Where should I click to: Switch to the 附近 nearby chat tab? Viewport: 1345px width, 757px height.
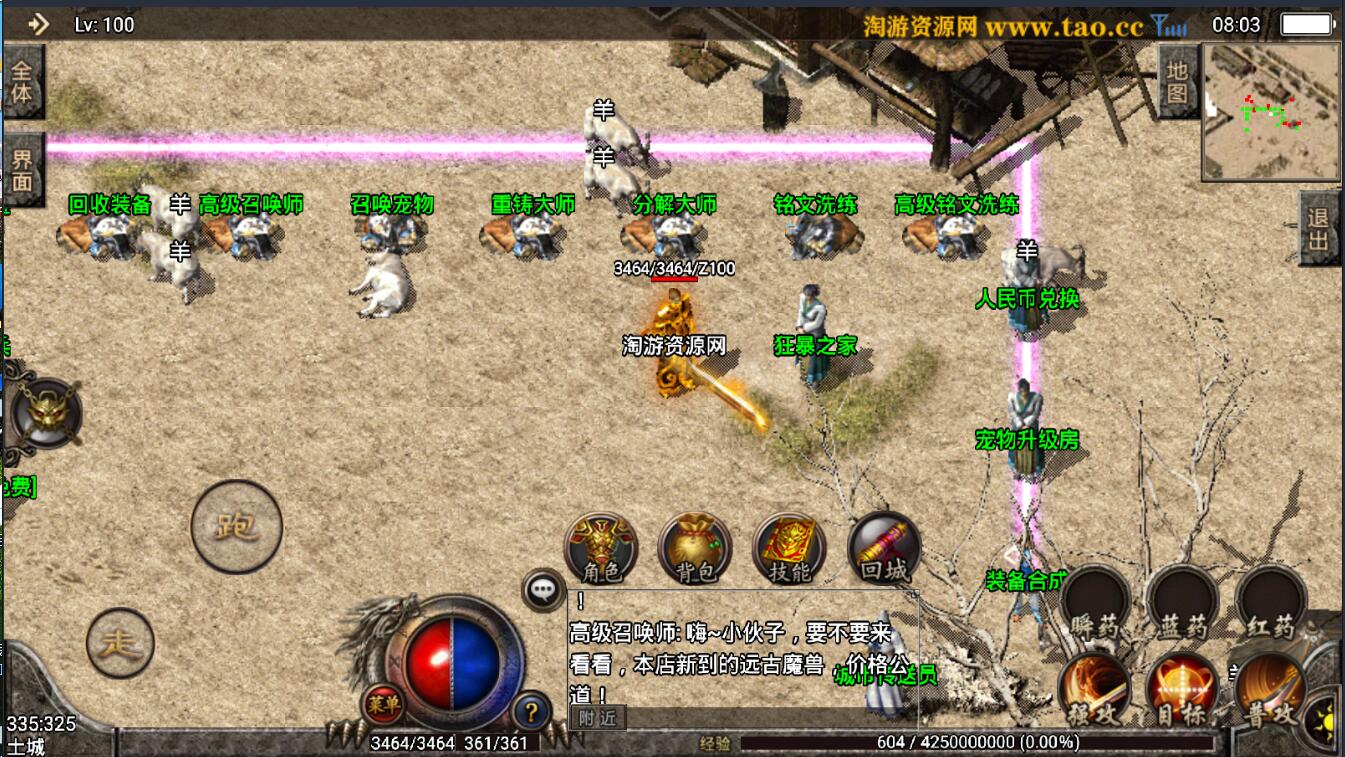pos(597,717)
